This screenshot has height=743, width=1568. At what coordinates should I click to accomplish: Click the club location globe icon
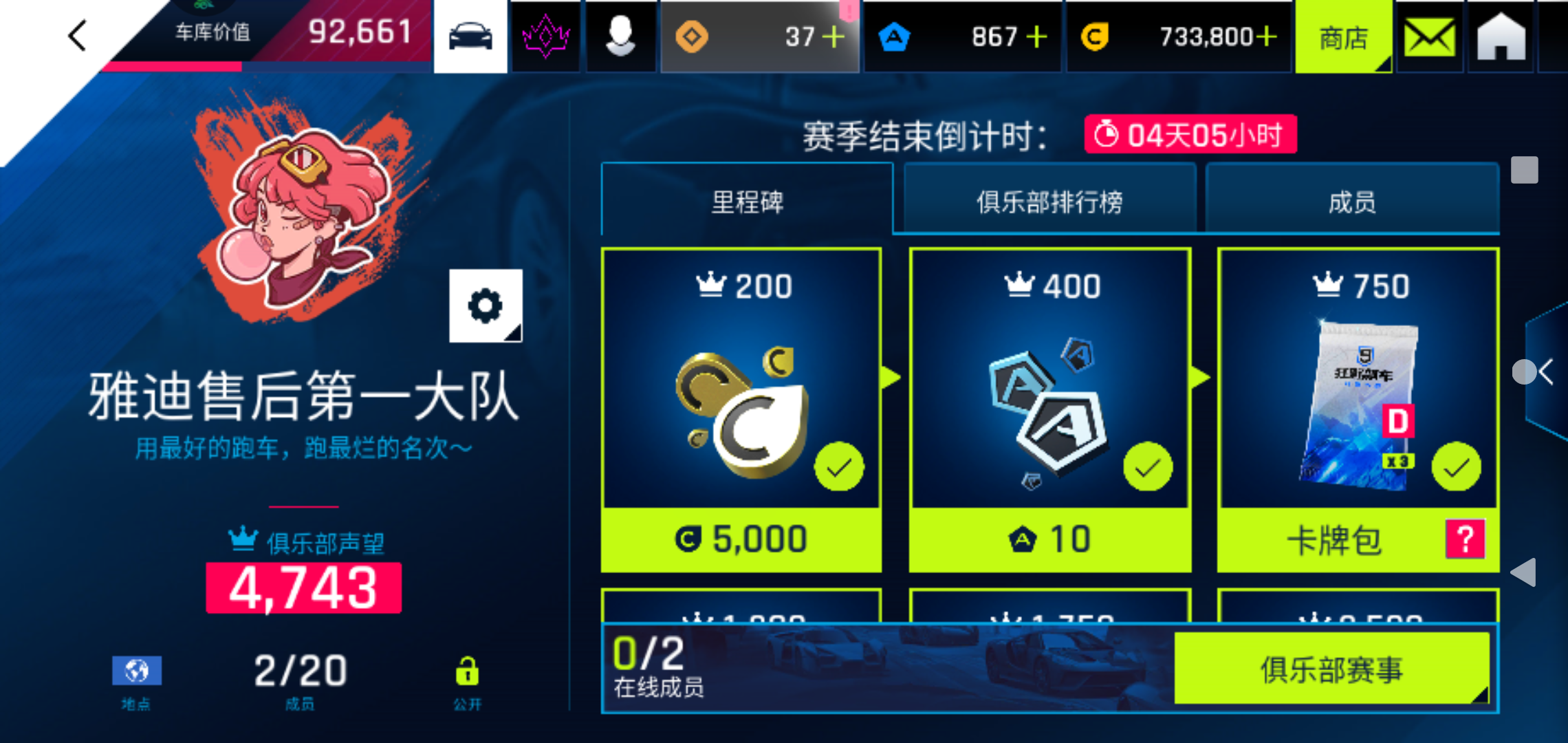pyautogui.click(x=135, y=669)
